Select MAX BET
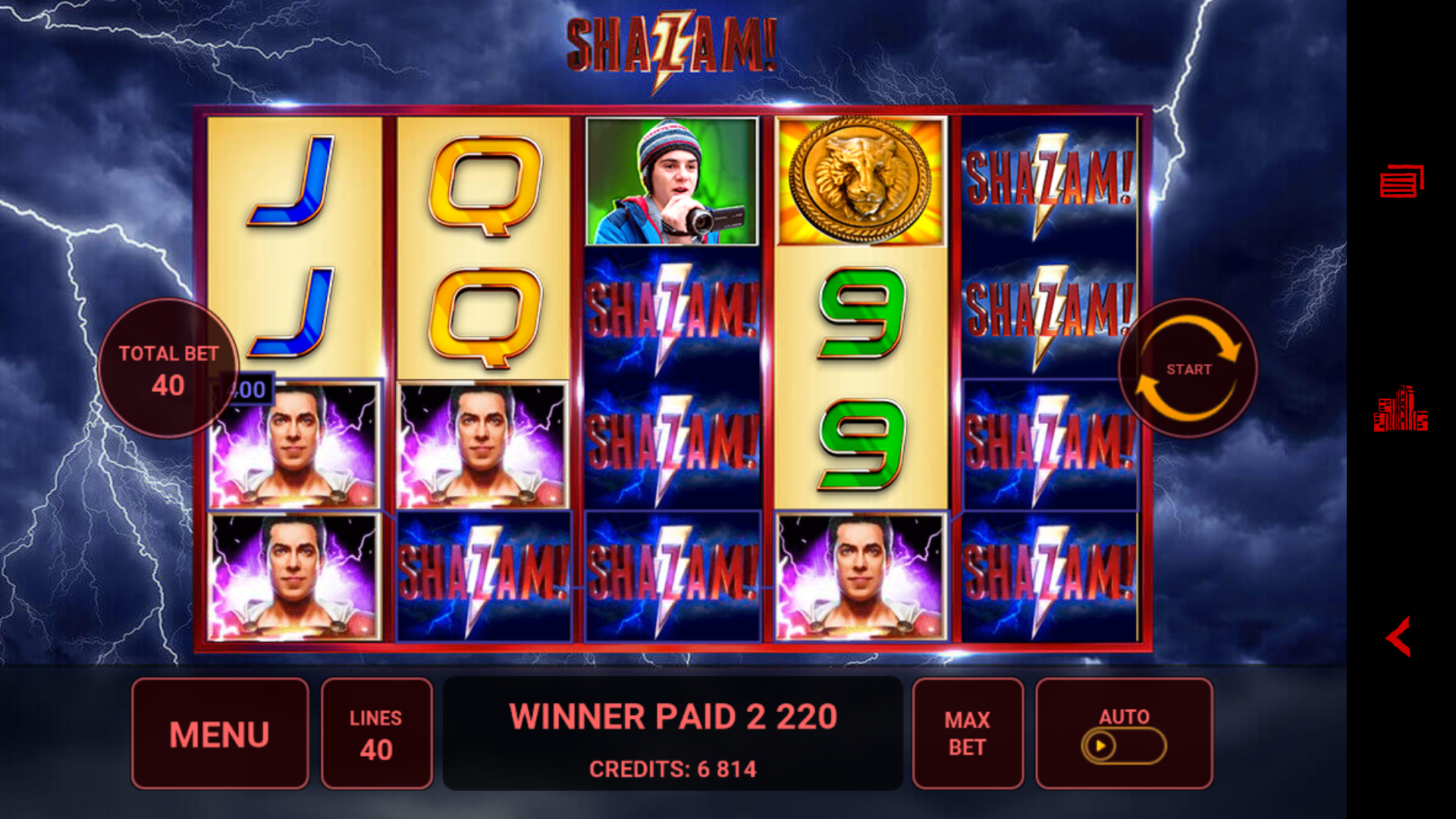This screenshot has height=819, width=1456. pyautogui.click(x=967, y=733)
